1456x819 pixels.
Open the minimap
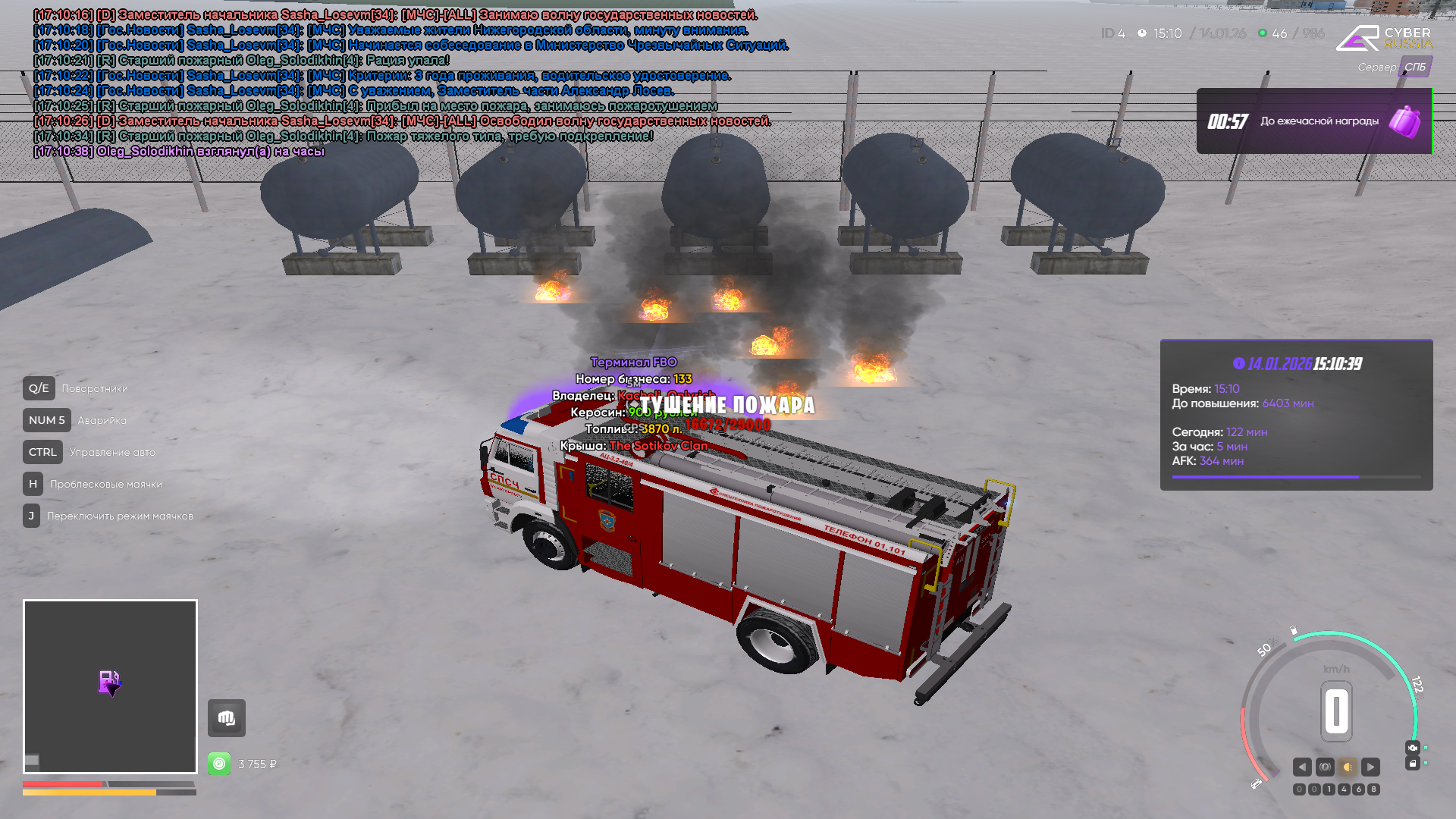click(x=110, y=686)
